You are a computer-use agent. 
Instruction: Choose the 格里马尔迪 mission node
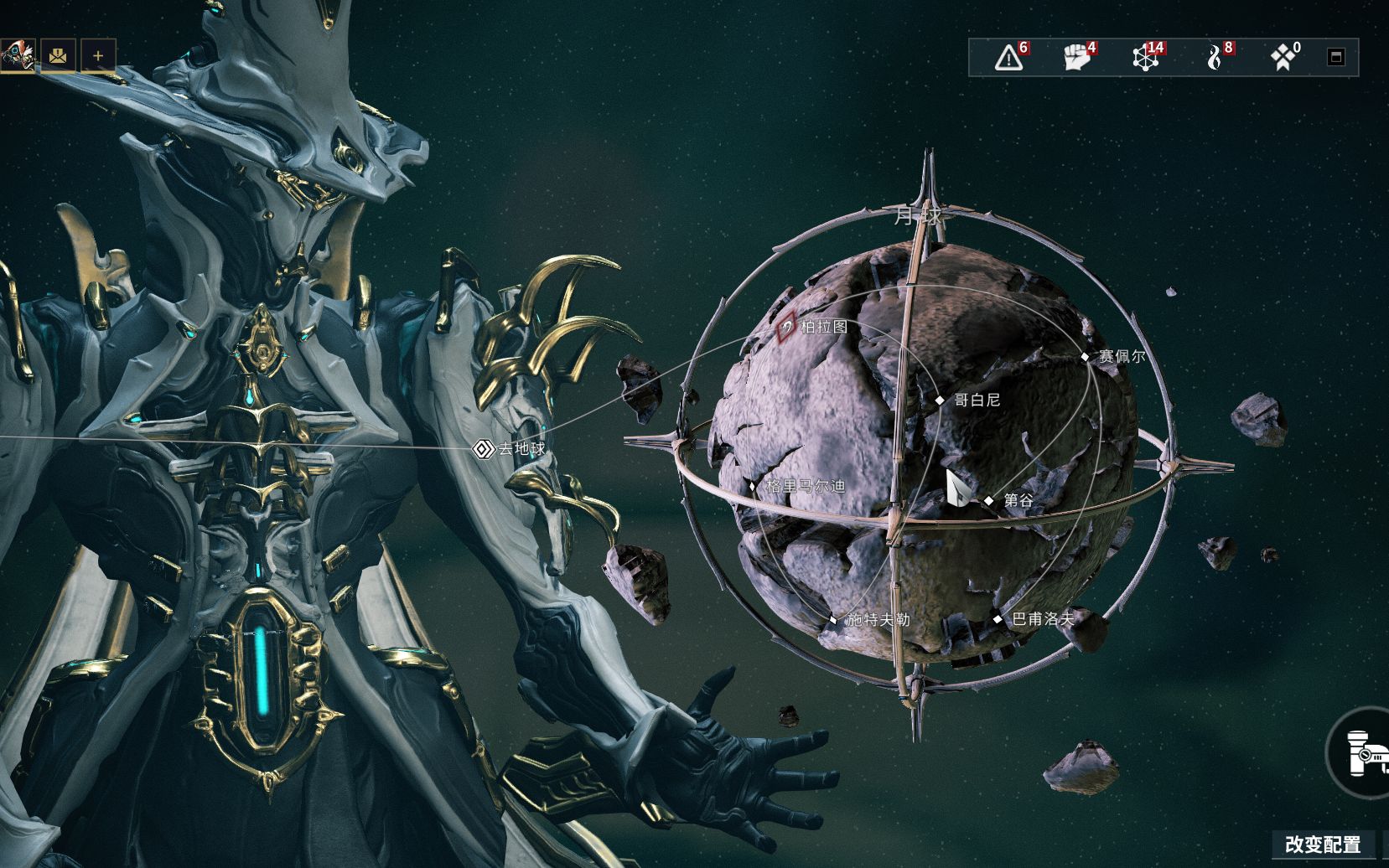click(753, 486)
